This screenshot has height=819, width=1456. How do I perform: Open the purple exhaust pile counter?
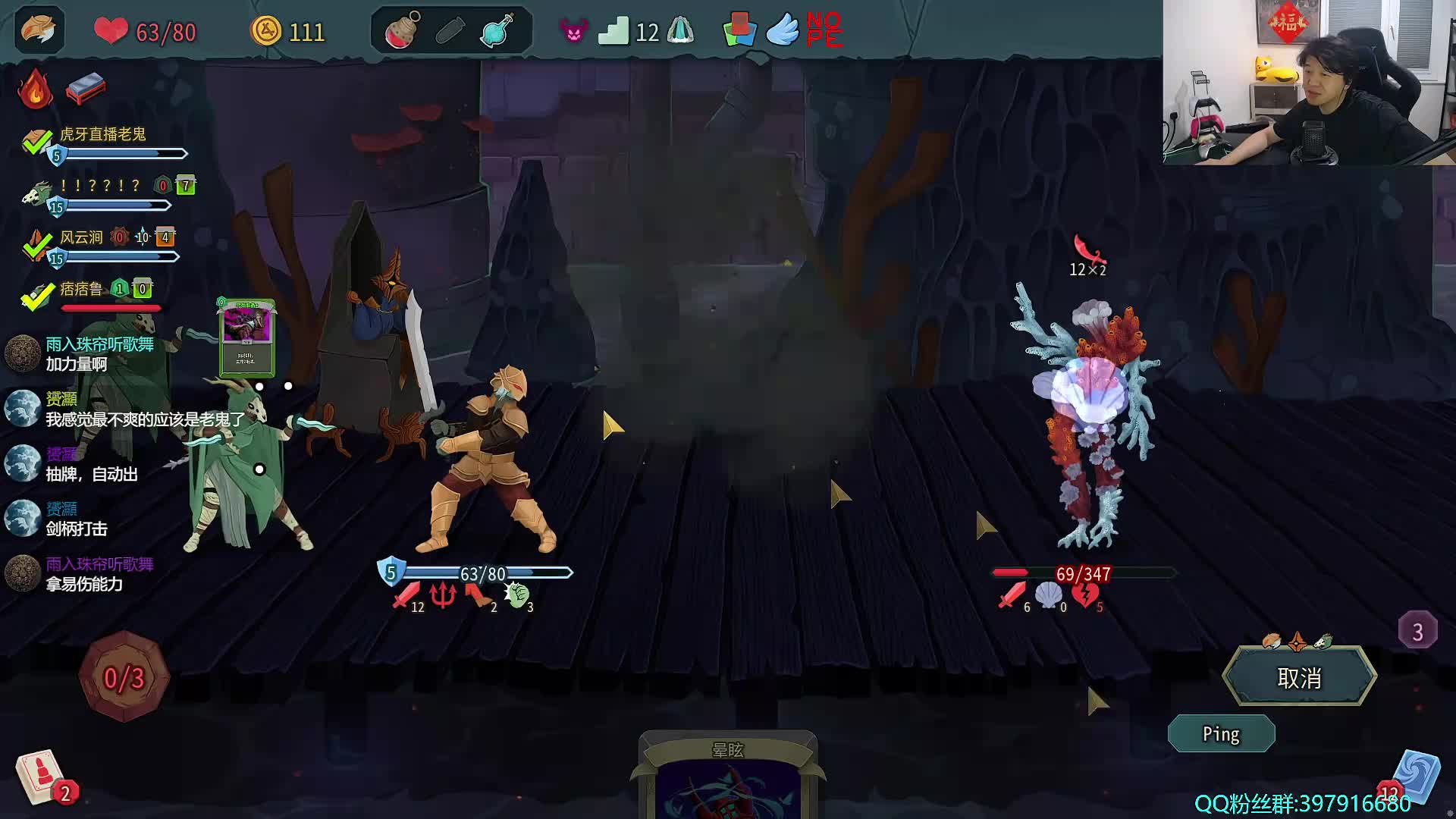1417,631
